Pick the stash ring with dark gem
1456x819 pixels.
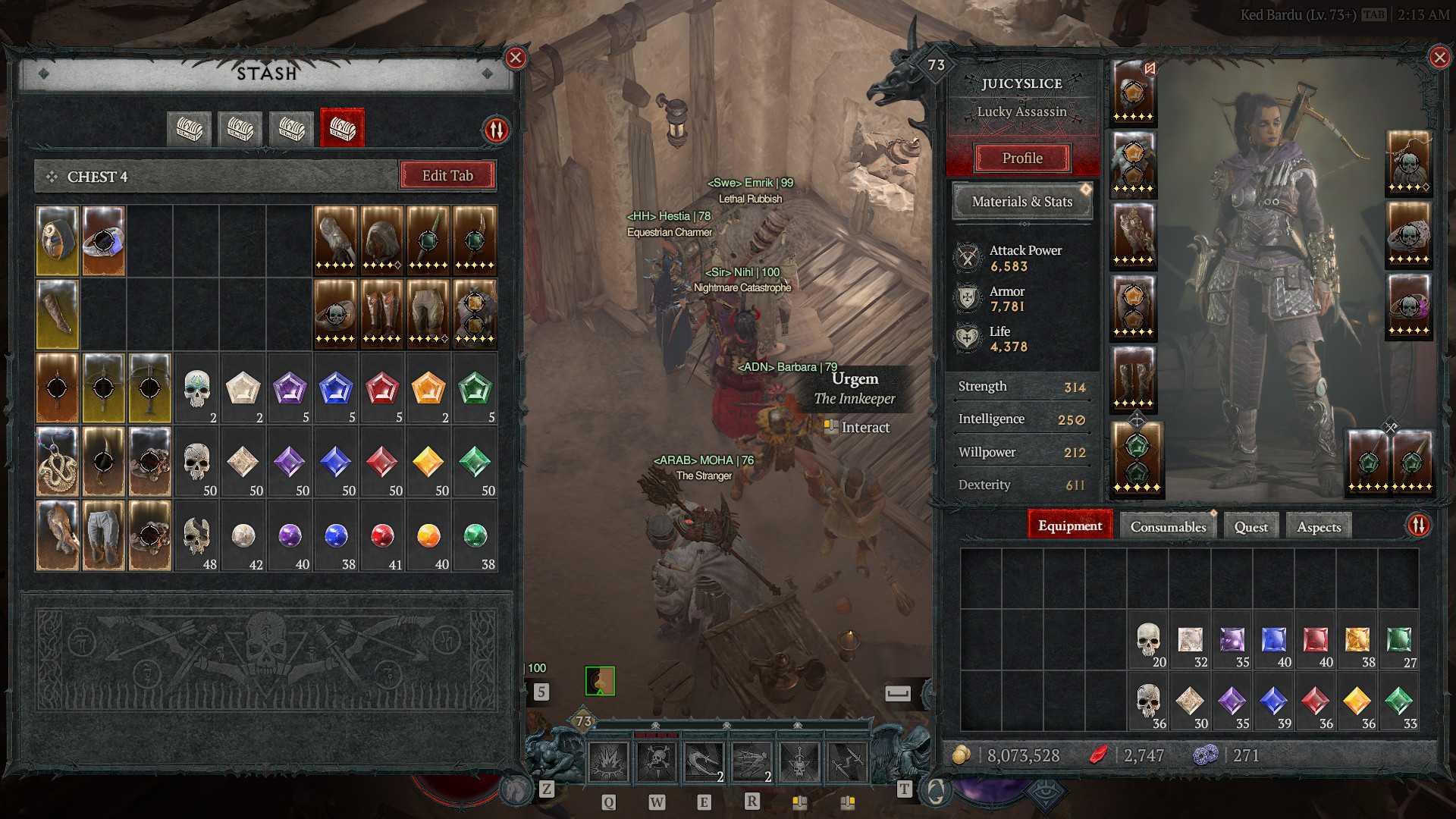(104, 240)
